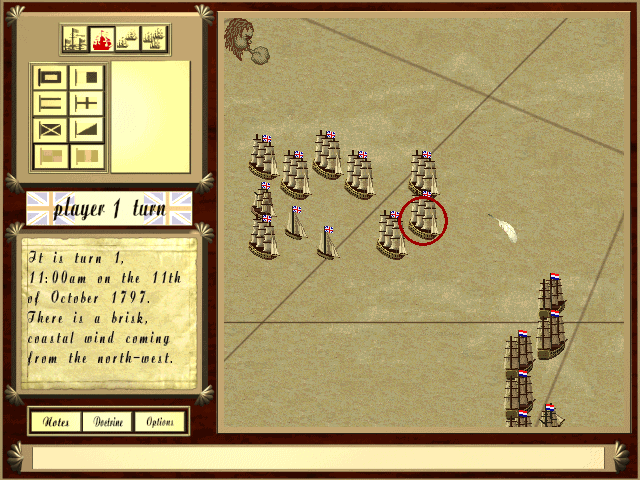Select the full fleet icon
Viewport: 640px width, 480px height.
click(154, 40)
